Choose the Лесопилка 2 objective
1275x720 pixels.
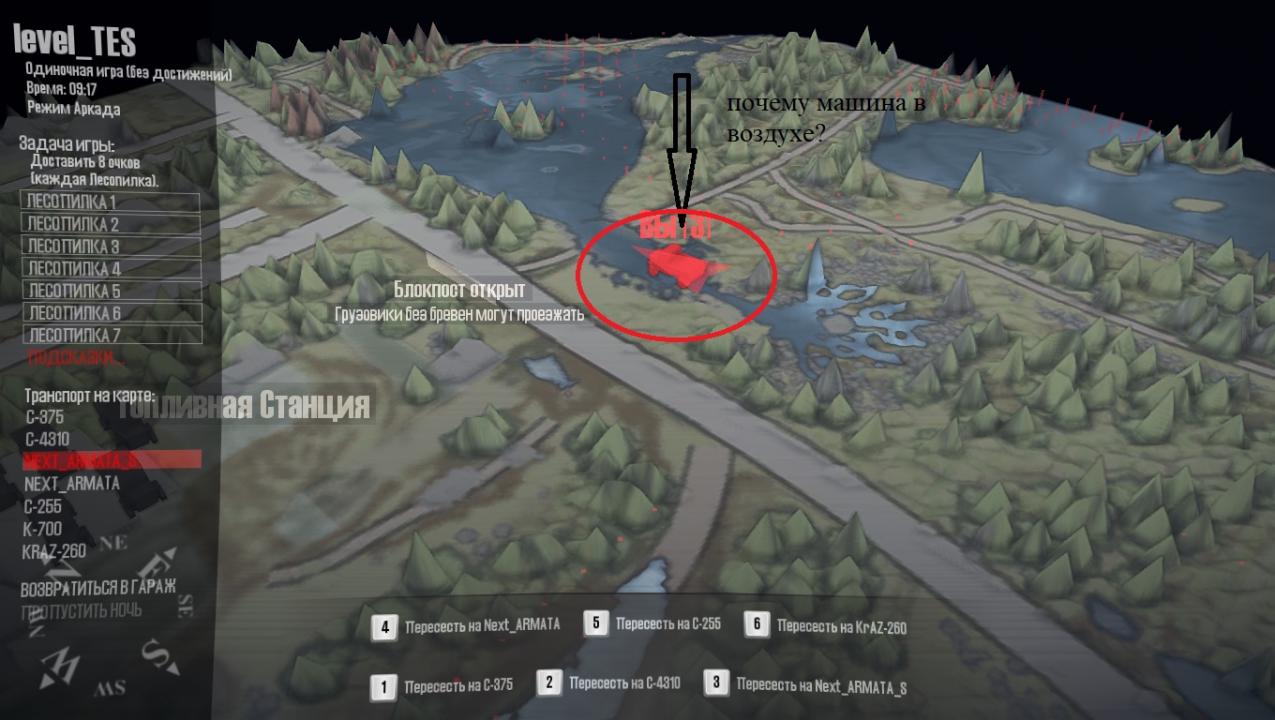click(x=110, y=224)
